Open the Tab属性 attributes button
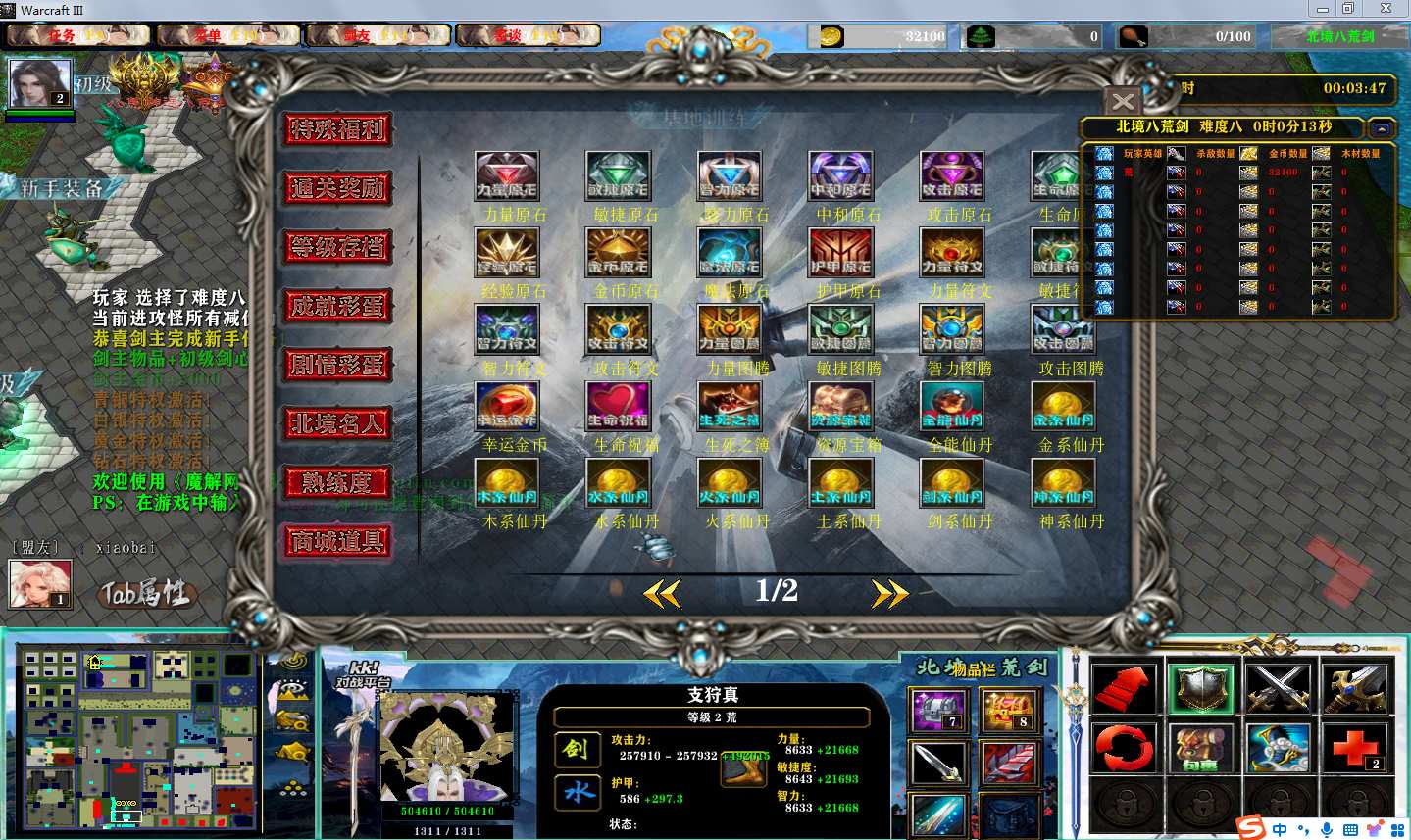Screen dimensions: 1411x840 tap(147, 593)
